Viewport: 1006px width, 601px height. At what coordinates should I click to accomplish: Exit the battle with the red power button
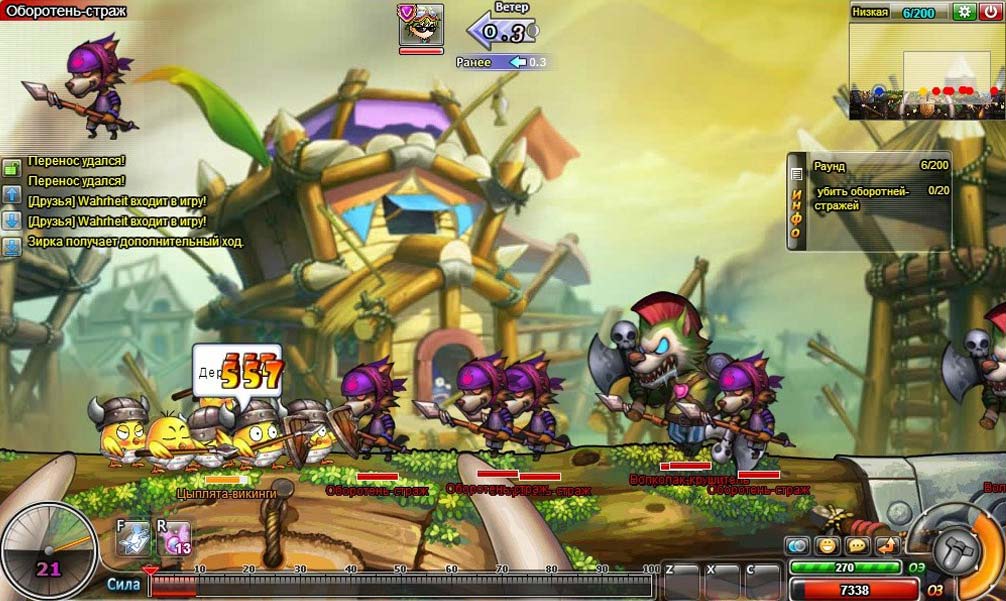click(990, 12)
